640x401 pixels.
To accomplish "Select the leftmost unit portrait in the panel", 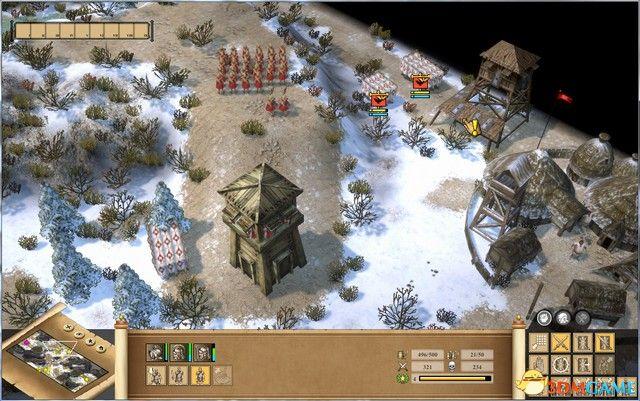I will pyautogui.click(x=155, y=352).
